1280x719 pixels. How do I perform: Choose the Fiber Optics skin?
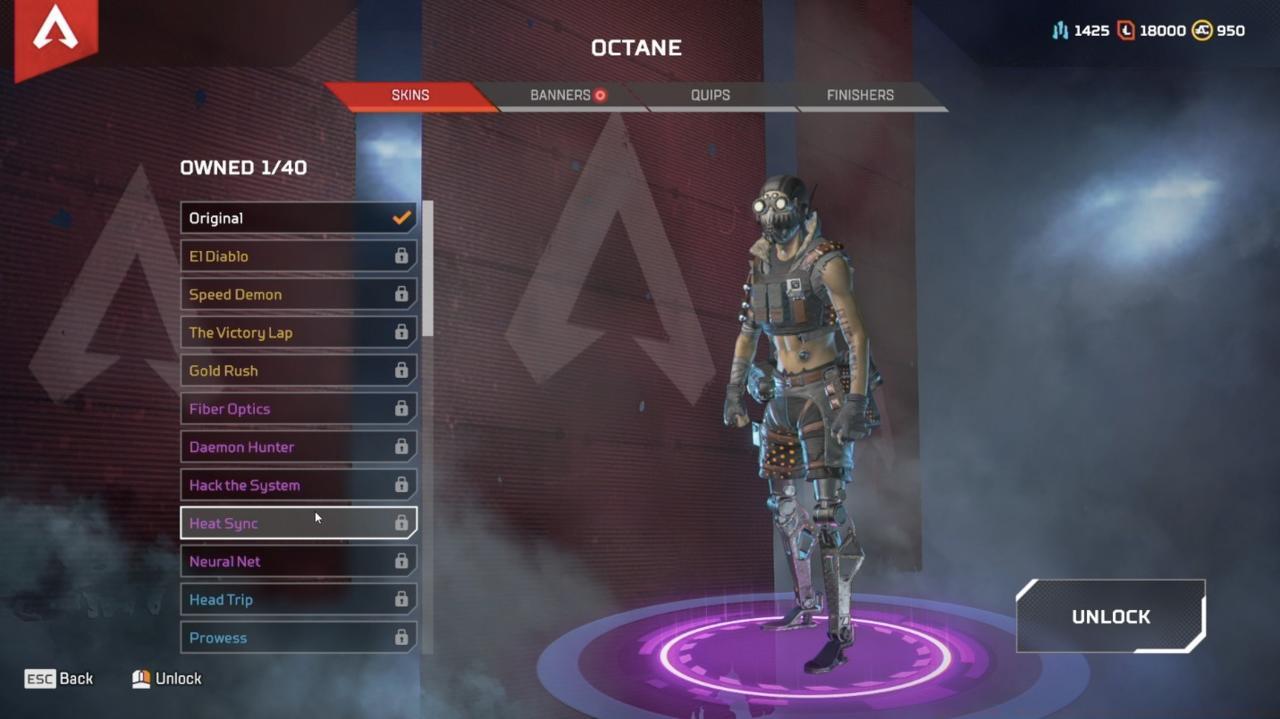(298, 408)
